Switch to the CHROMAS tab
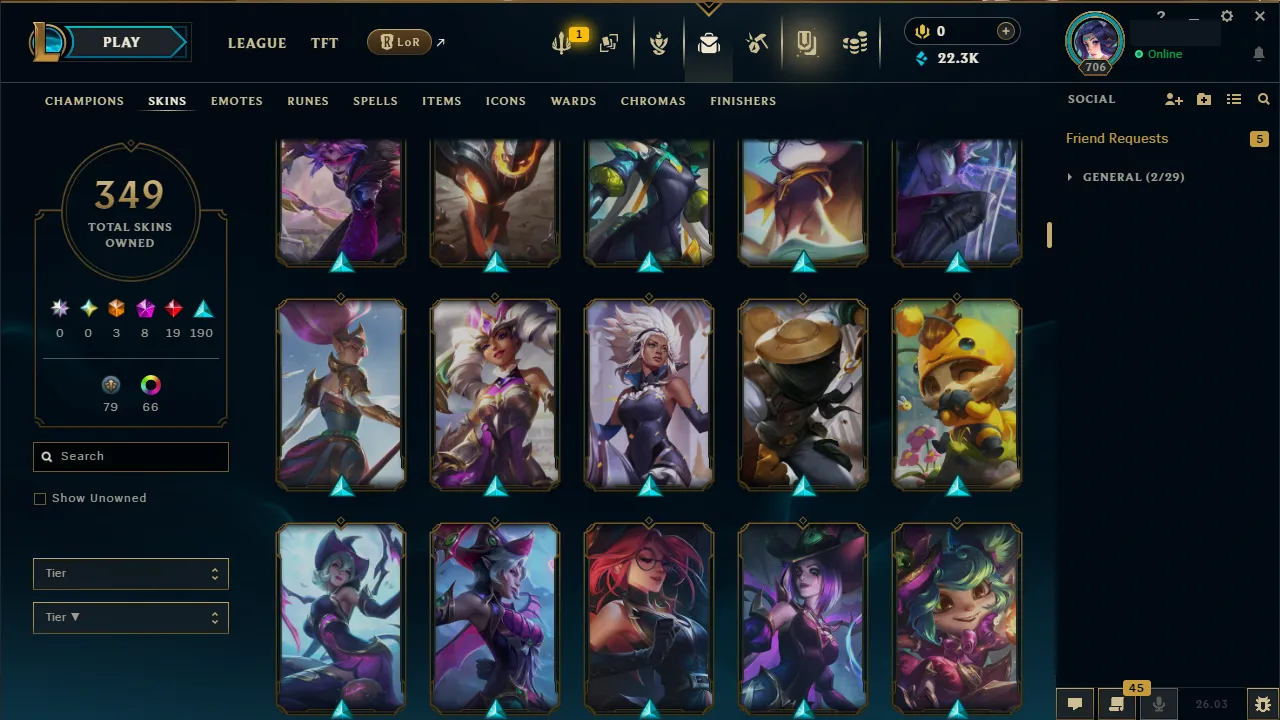The height and width of the screenshot is (720, 1280). click(653, 101)
